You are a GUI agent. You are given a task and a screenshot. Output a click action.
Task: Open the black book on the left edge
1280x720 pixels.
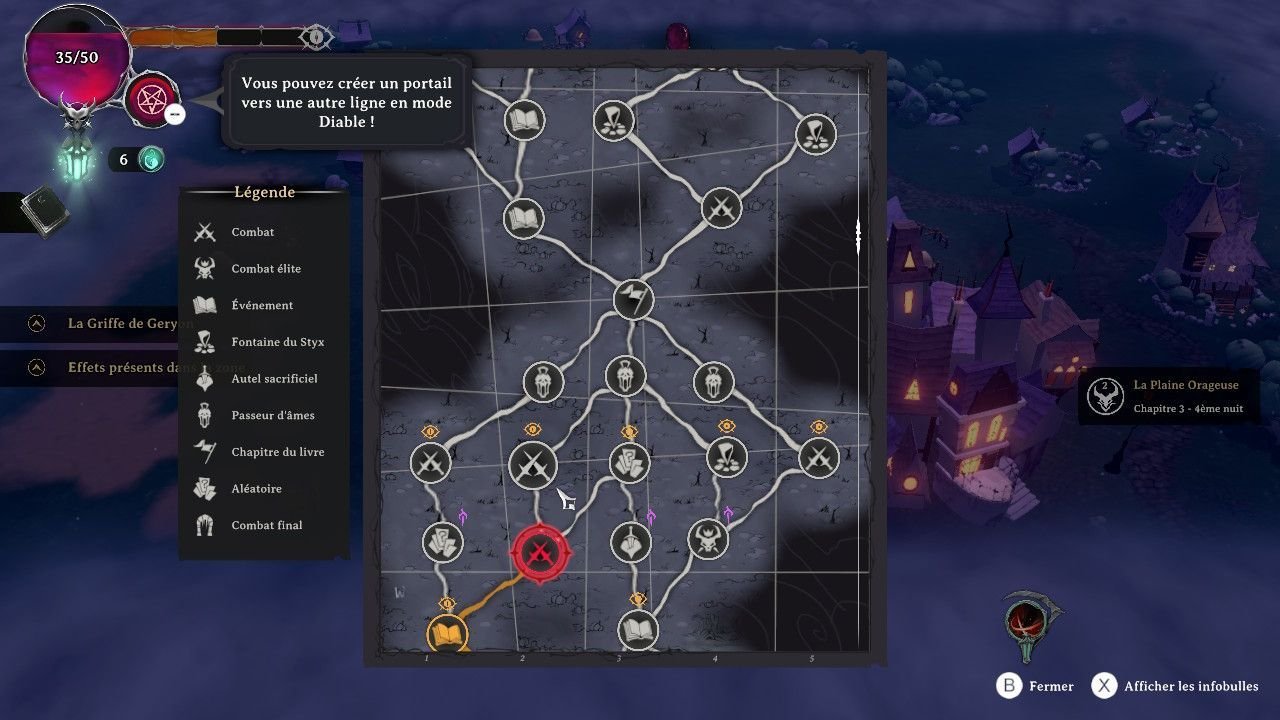click(x=43, y=211)
